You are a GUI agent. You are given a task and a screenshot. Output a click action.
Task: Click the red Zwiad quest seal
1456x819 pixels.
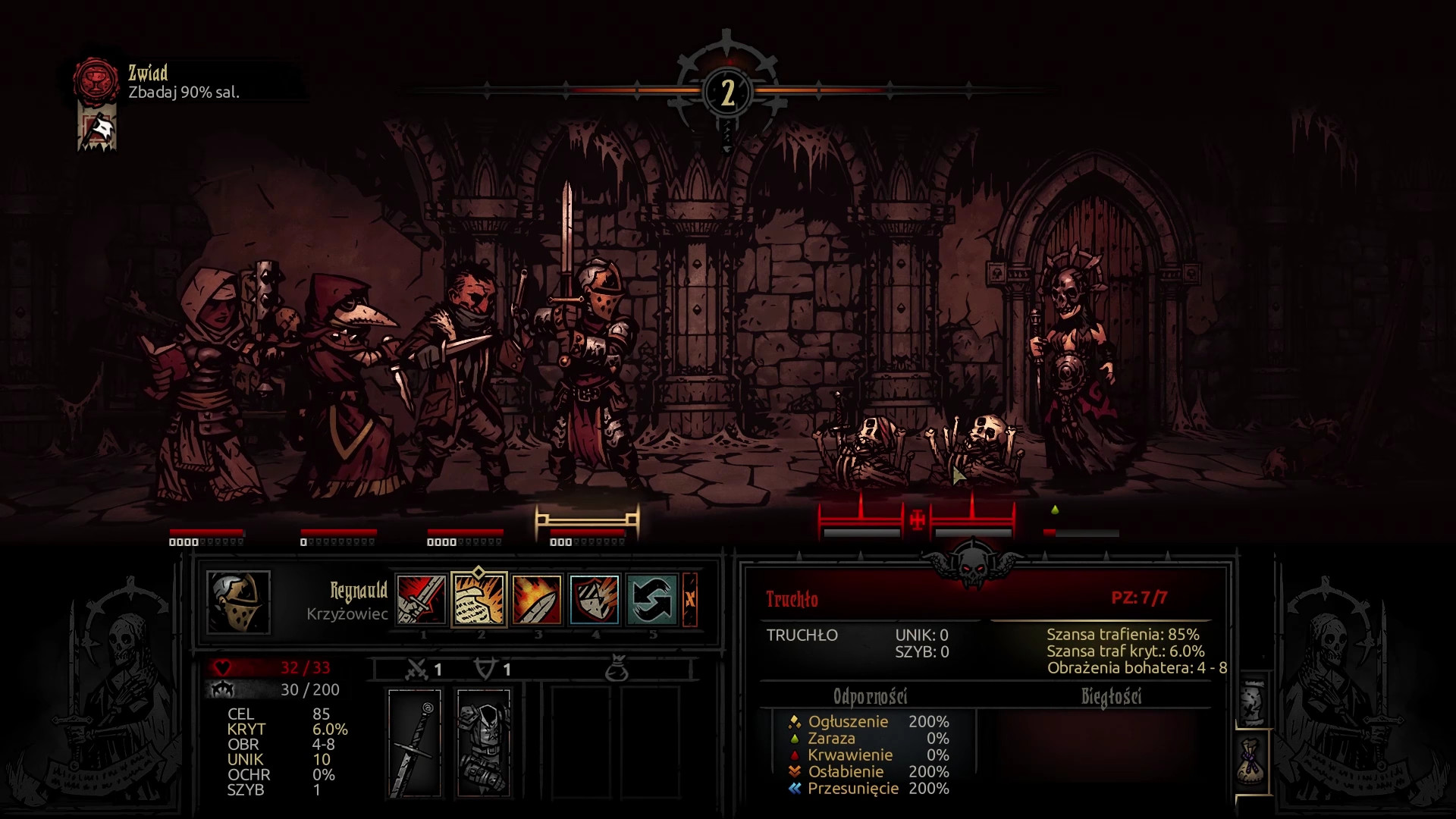click(96, 80)
